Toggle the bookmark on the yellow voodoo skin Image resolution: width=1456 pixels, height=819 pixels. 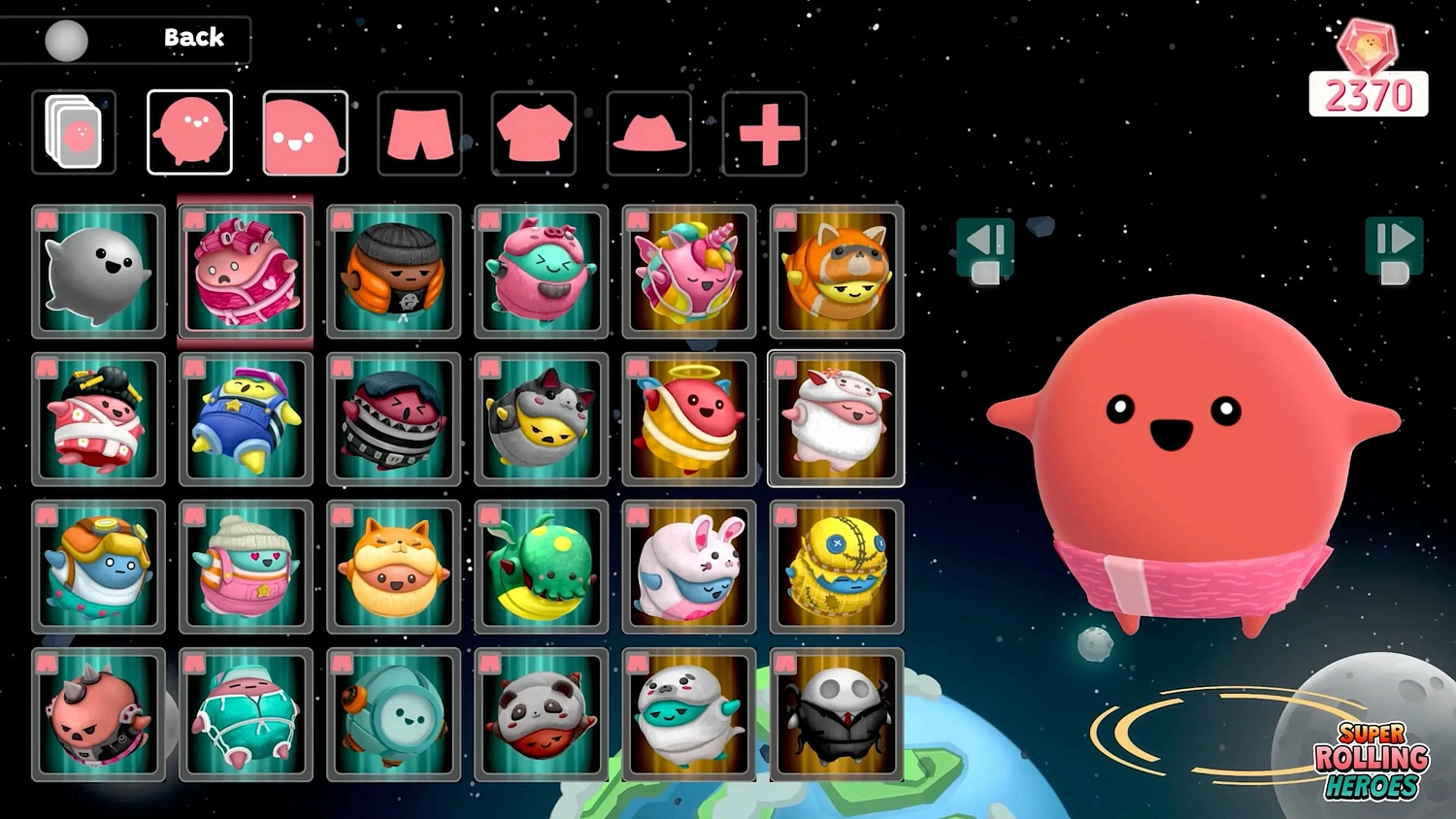784,516
